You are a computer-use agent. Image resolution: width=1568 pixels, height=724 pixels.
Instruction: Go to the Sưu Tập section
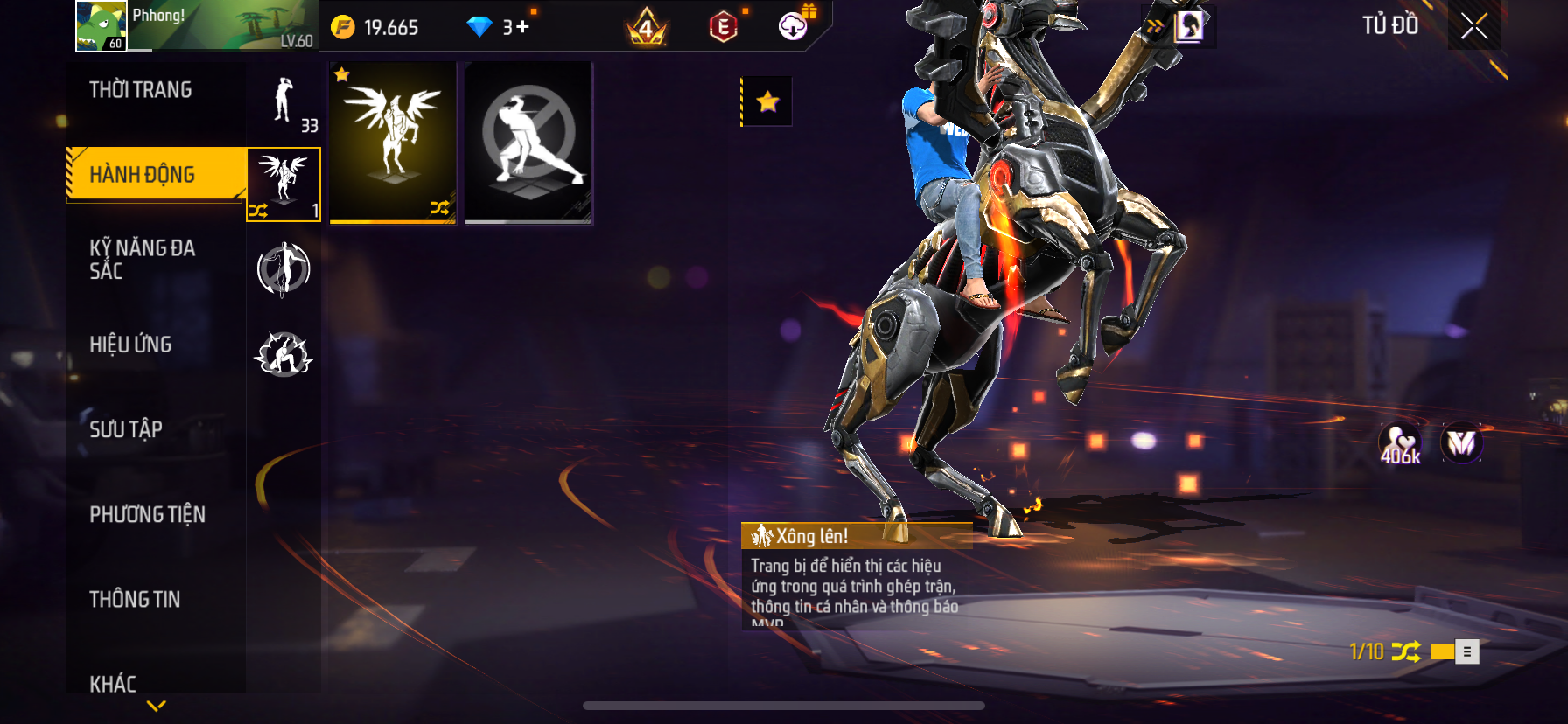point(126,429)
